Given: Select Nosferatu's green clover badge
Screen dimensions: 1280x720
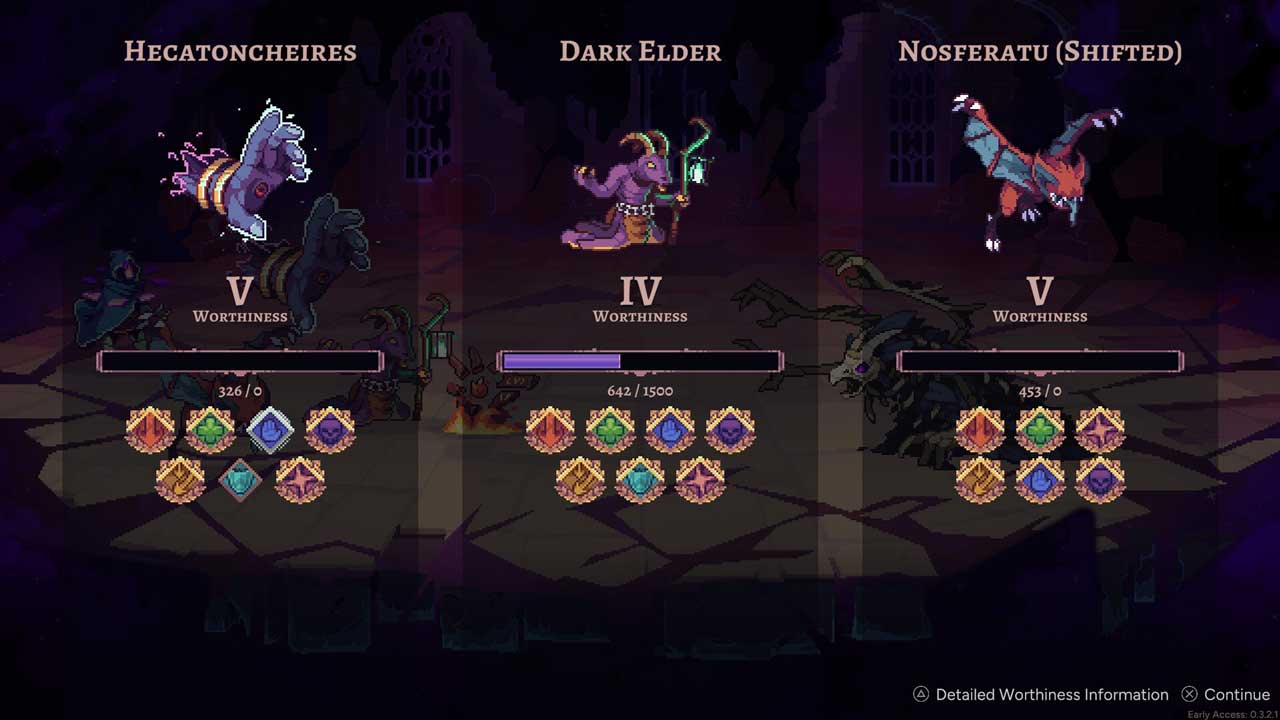Looking at the screenshot, I should pyautogui.click(x=1040, y=430).
